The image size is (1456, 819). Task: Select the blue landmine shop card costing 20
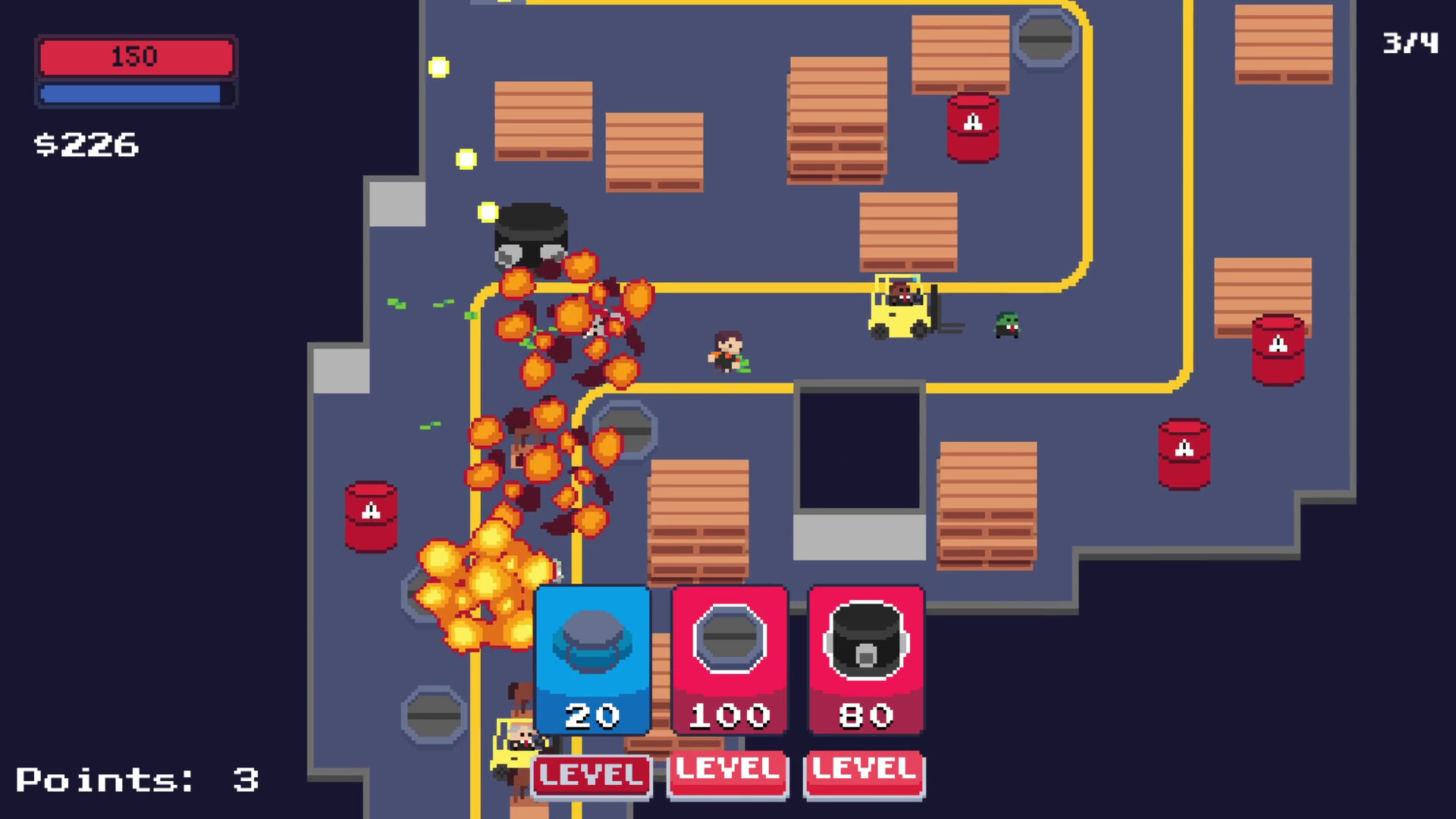pos(592,660)
